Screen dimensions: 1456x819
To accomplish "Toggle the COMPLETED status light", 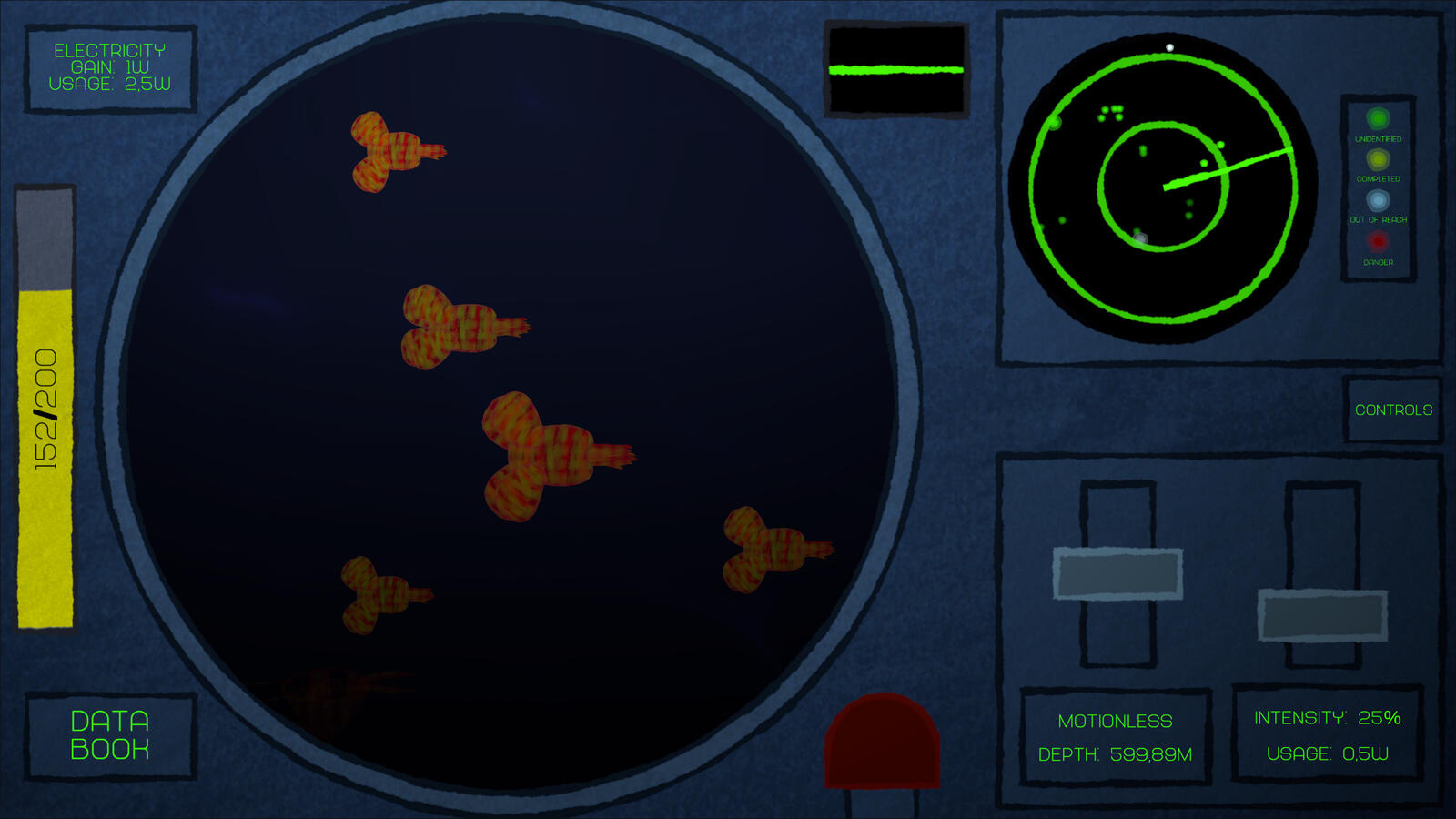I will coord(1378,160).
